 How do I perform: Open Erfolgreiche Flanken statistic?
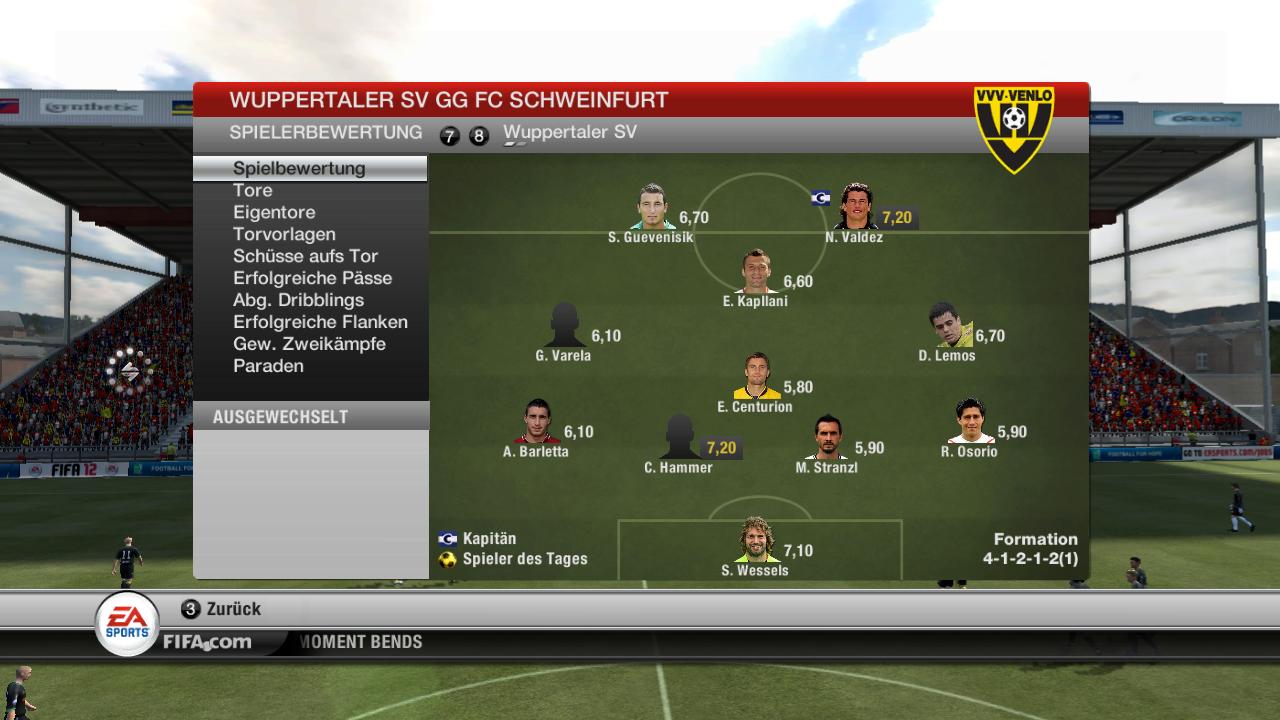[x=320, y=322]
